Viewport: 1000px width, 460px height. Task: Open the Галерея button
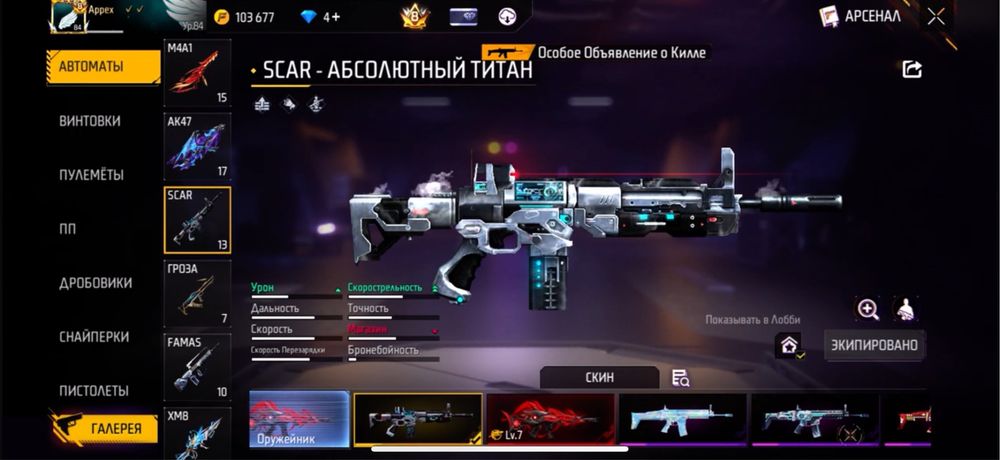(x=104, y=429)
